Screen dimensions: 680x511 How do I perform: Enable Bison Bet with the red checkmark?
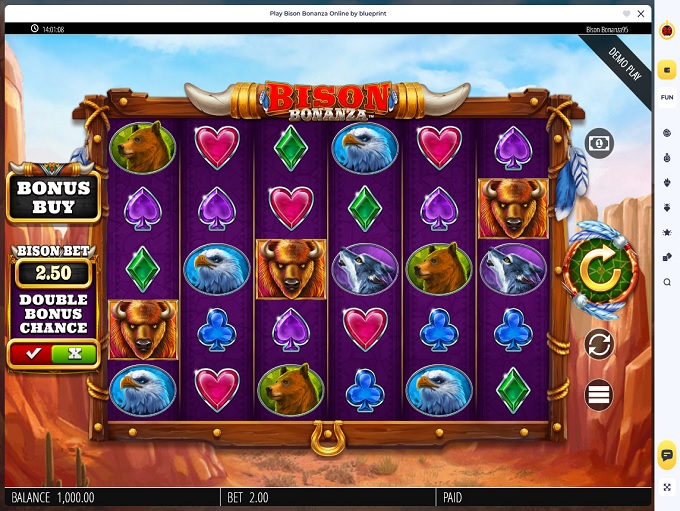tap(33, 353)
